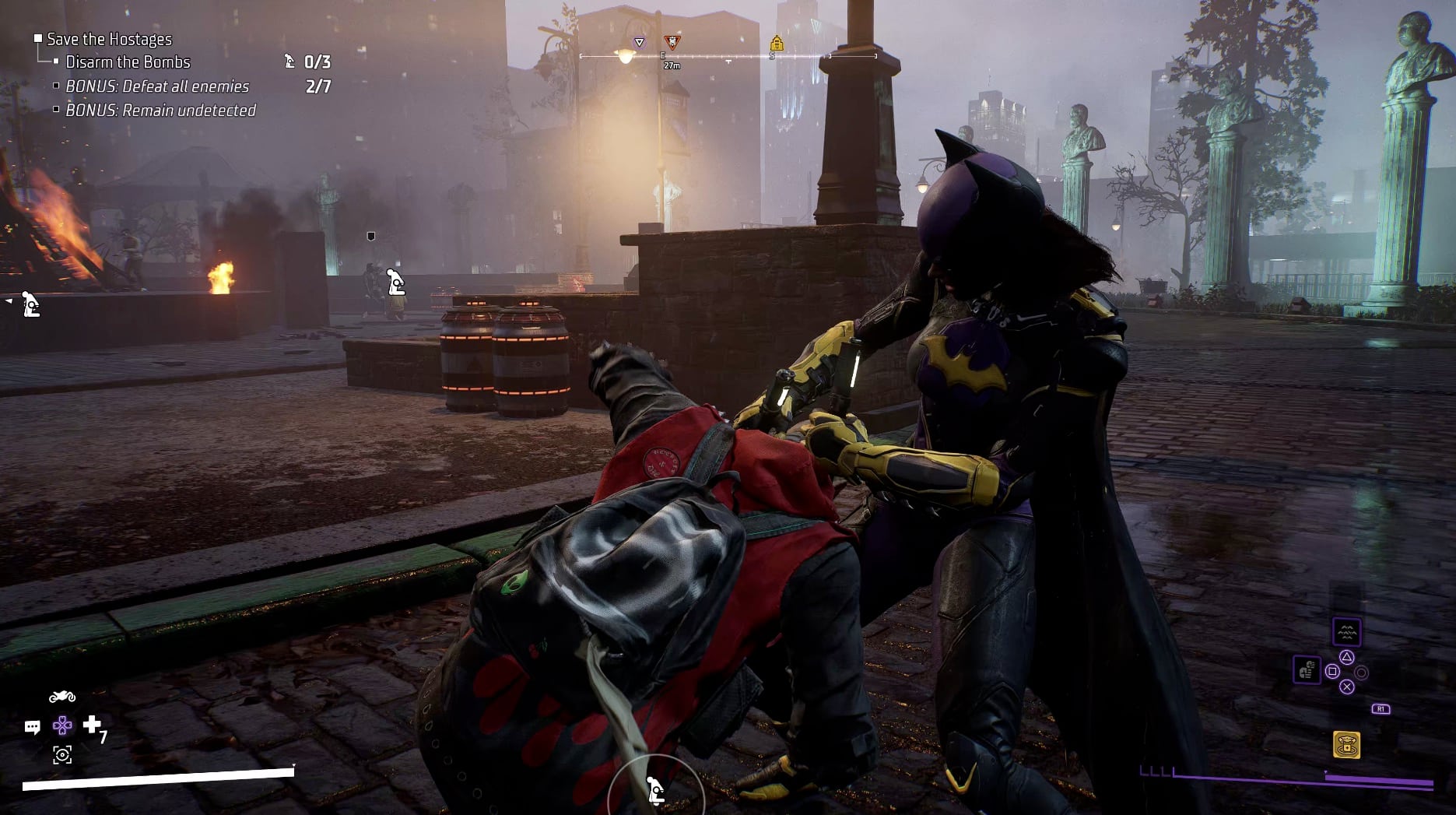Activate the fist strike ability icon
Viewport: 1456px width, 815px height.
[1307, 670]
